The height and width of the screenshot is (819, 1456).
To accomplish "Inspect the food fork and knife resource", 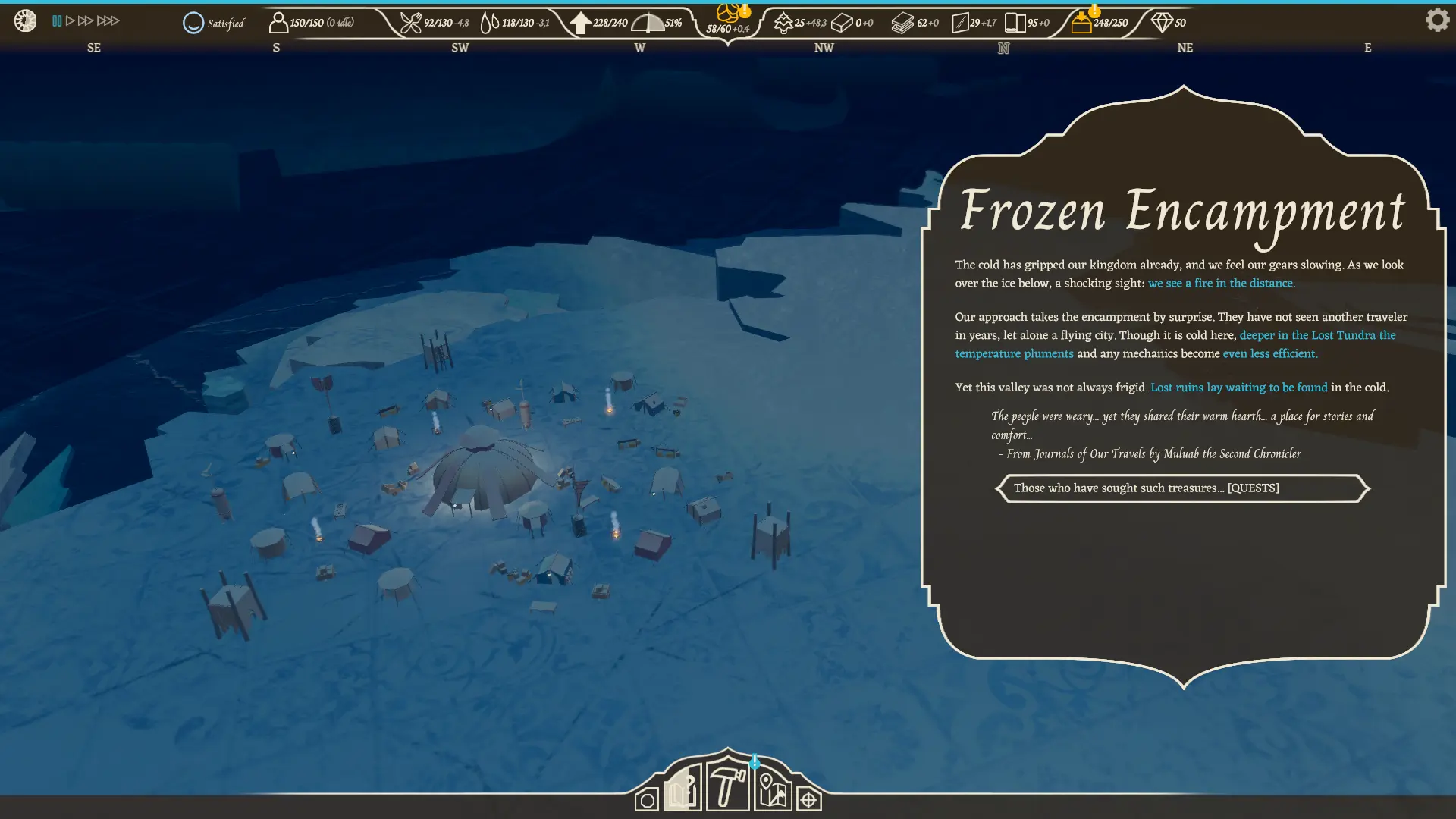I will tap(410, 23).
